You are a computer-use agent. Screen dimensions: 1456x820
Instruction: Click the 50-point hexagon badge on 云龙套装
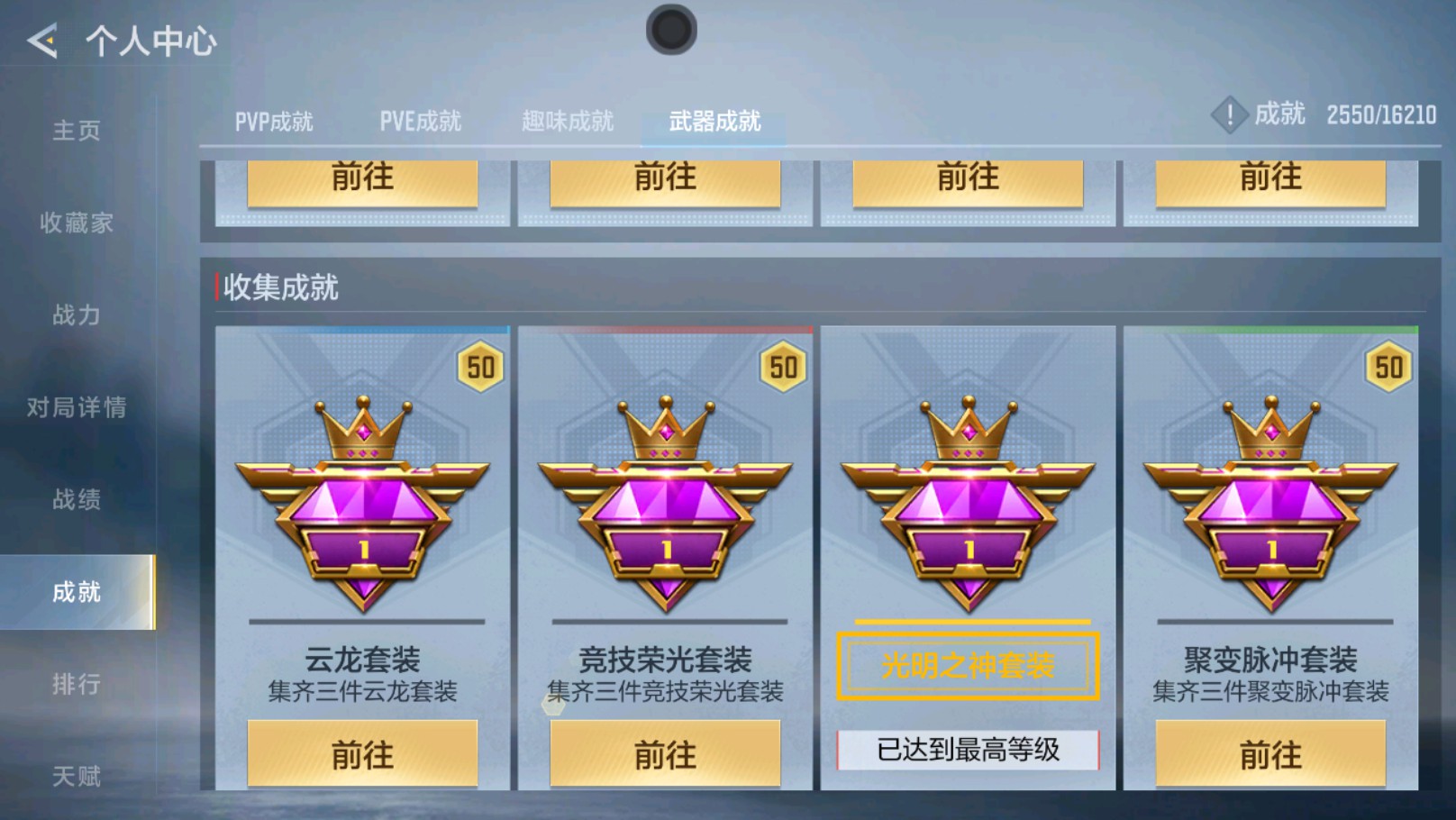[x=480, y=368]
